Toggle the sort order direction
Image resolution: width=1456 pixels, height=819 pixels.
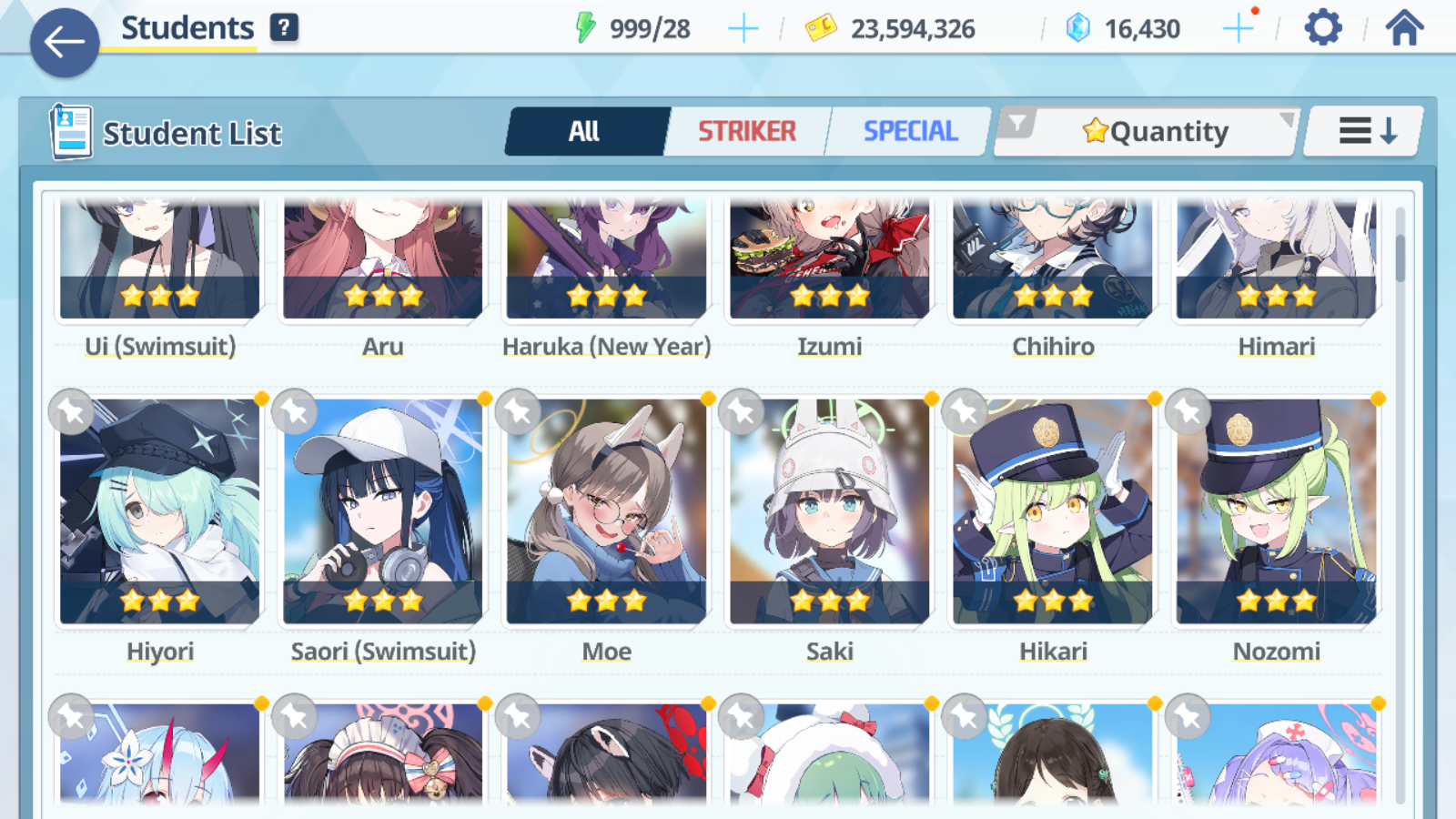tap(1367, 132)
